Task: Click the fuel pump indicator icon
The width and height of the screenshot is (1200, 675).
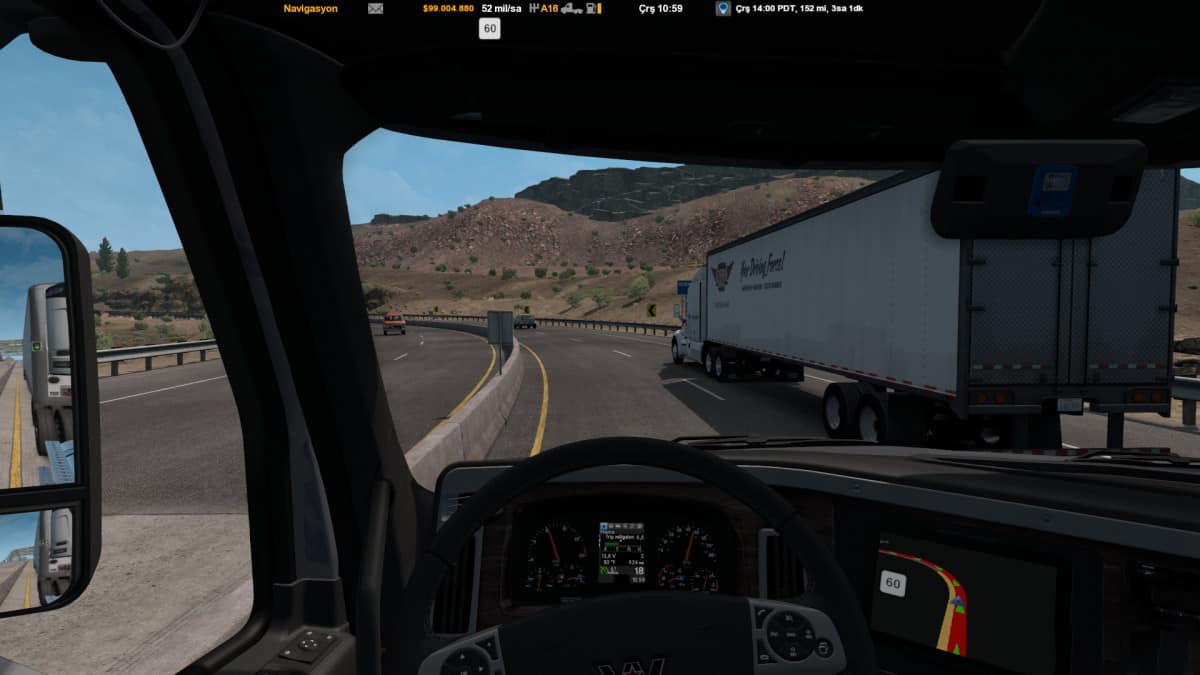Action: (x=593, y=8)
